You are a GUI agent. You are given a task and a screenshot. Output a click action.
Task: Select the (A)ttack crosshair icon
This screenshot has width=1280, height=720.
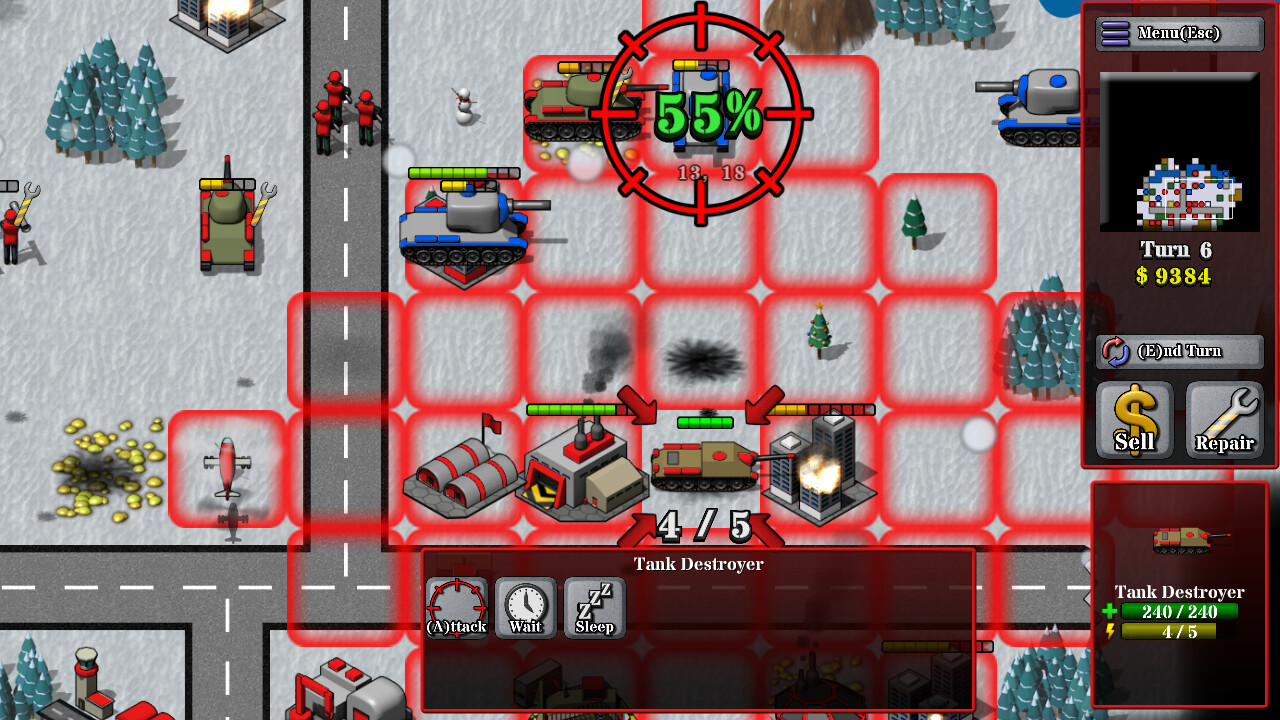point(456,605)
